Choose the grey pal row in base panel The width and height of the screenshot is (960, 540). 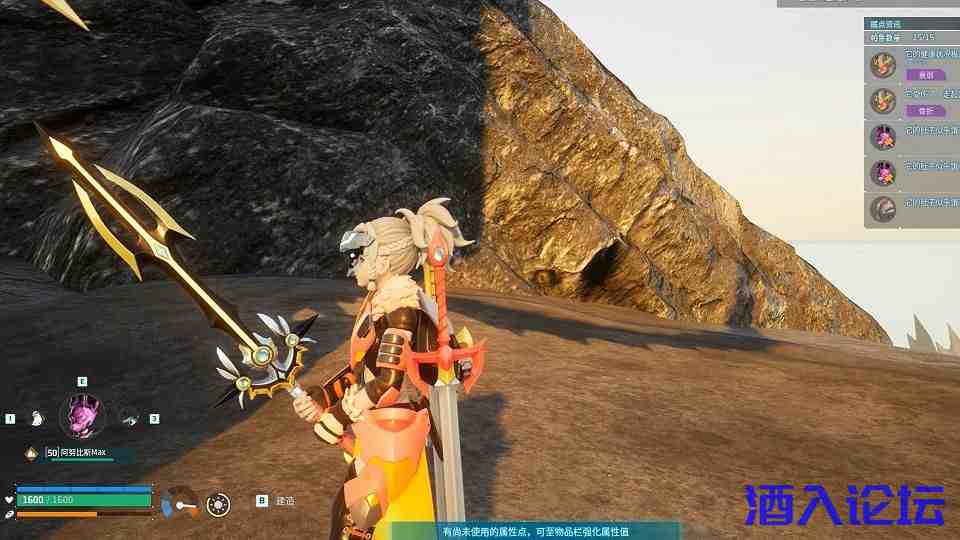point(910,209)
